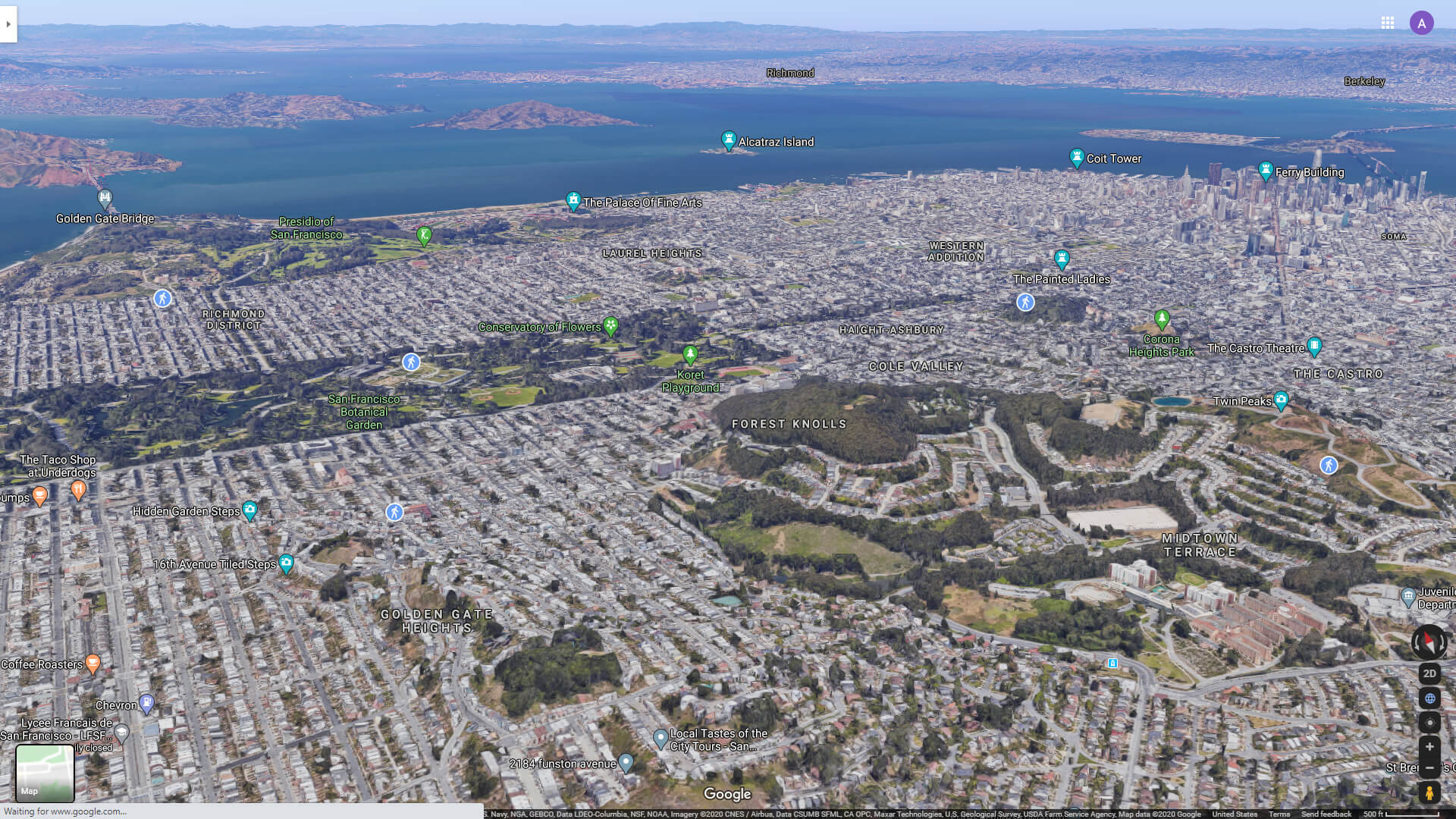Click the Coit Tower marker

click(x=1078, y=156)
